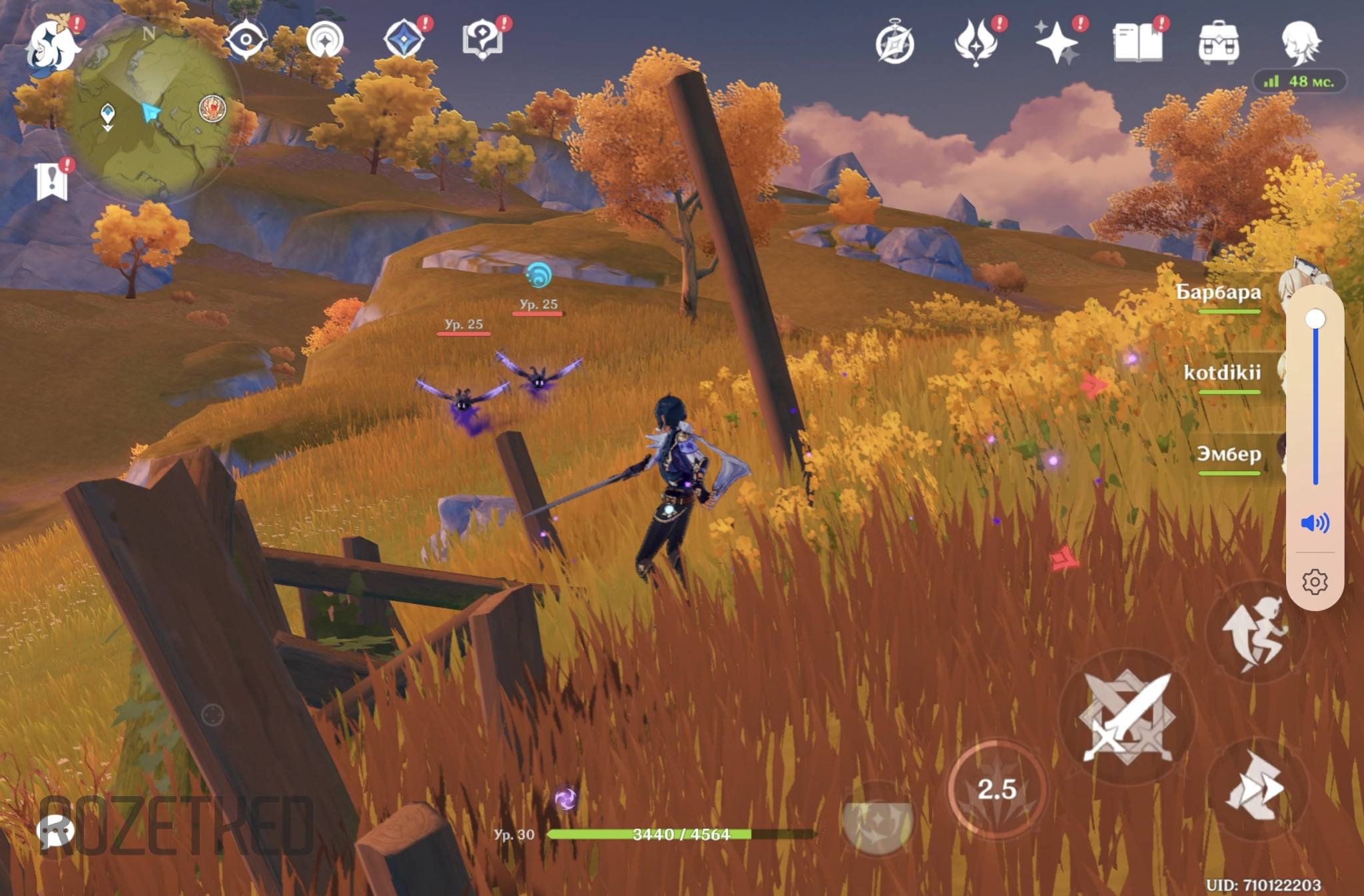Screen dimensions: 1364x896
Task: Open the quest log bookmark icon
Action: (52, 181)
